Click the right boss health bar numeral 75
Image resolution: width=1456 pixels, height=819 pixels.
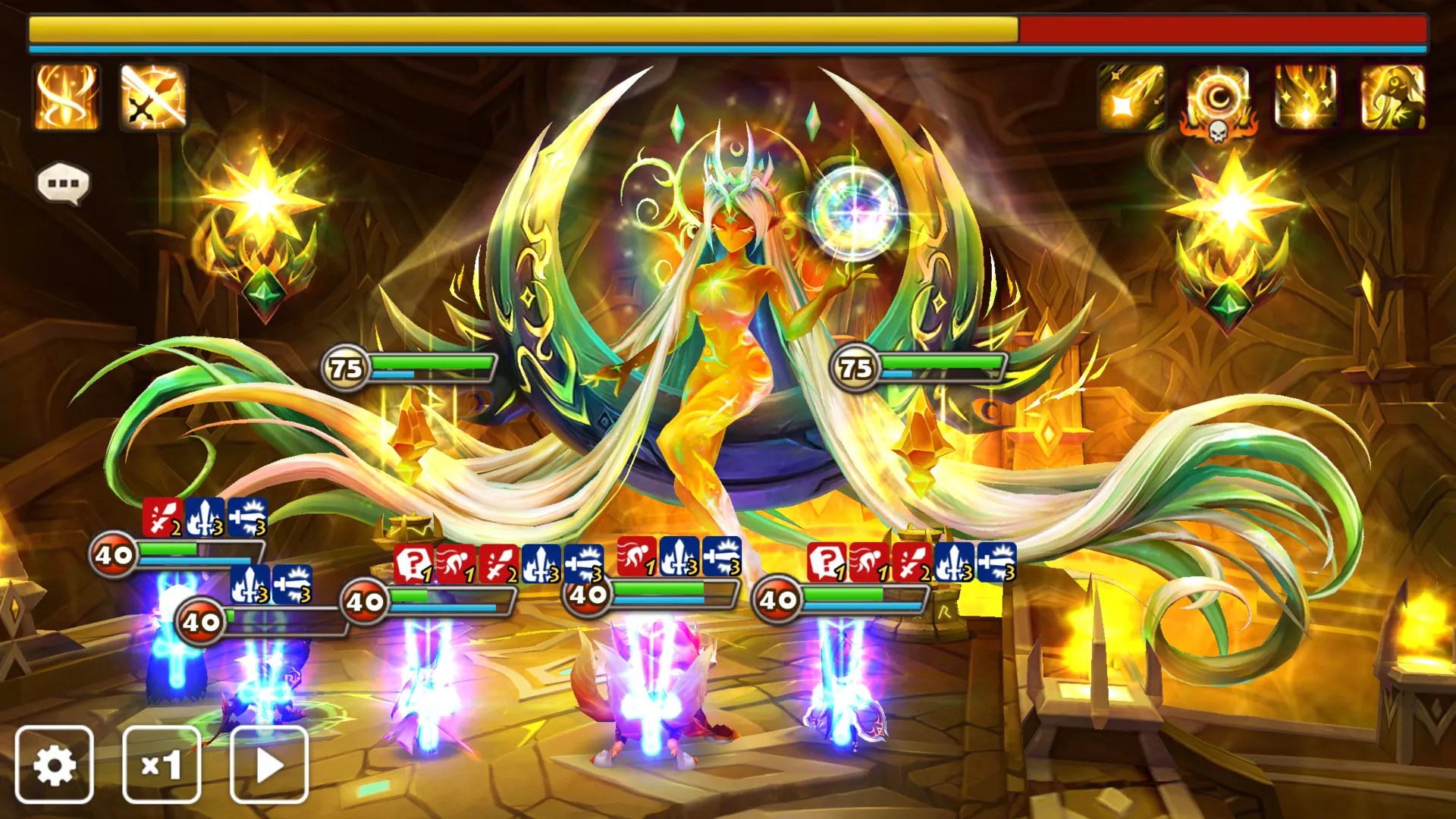click(854, 368)
